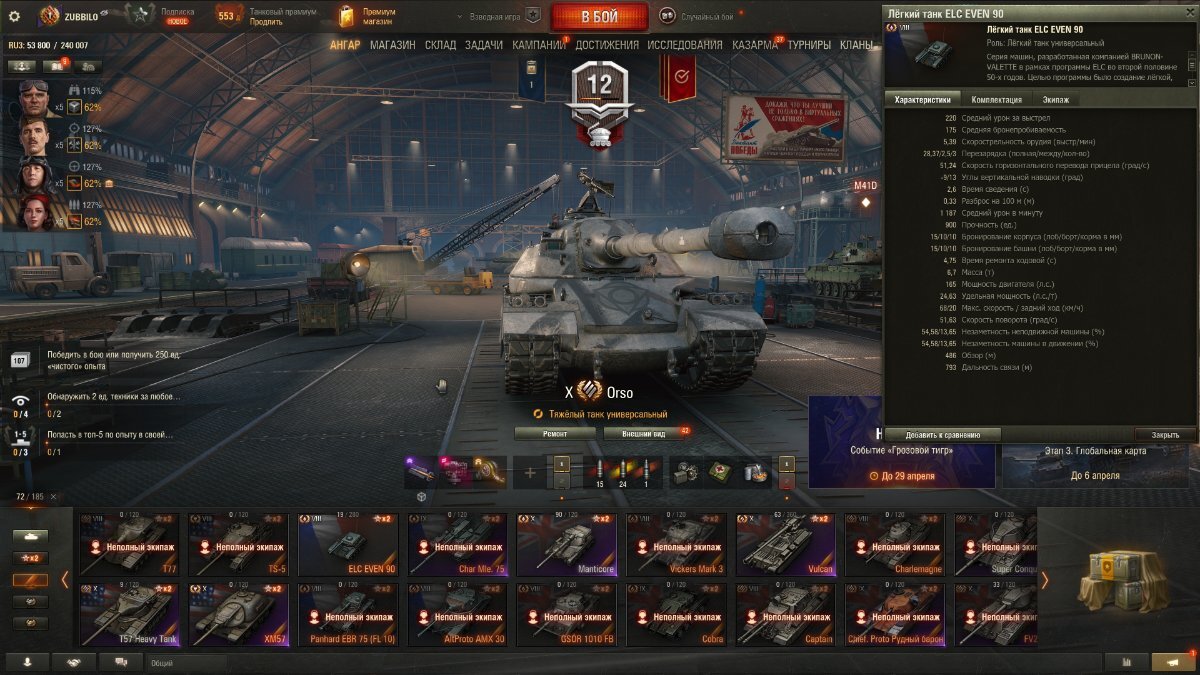Open the settings gear icon
Image resolution: width=1200 pixels, height=675 pixels.
[14, 16]
